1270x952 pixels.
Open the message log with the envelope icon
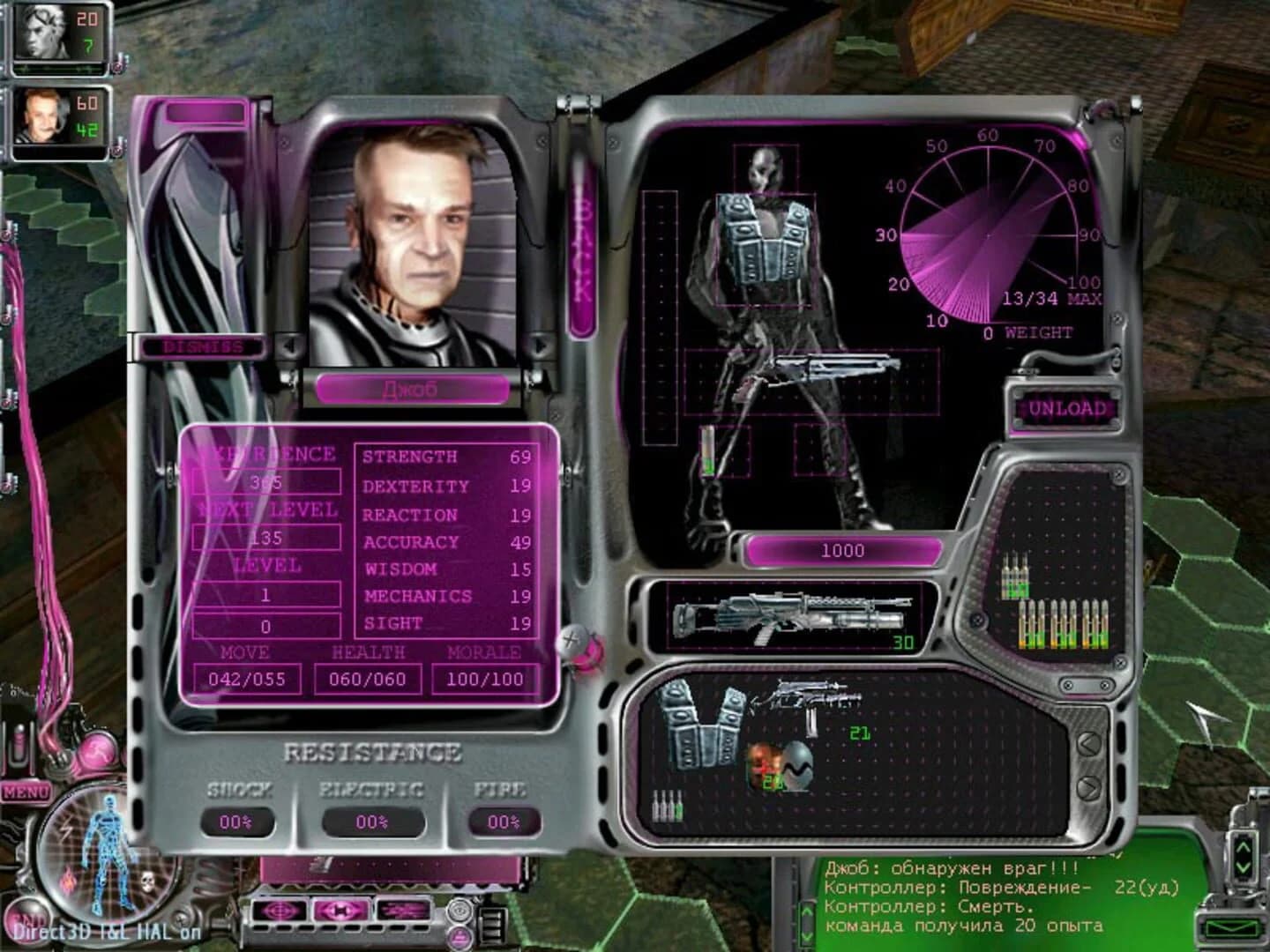click(x=1230, y=927)
